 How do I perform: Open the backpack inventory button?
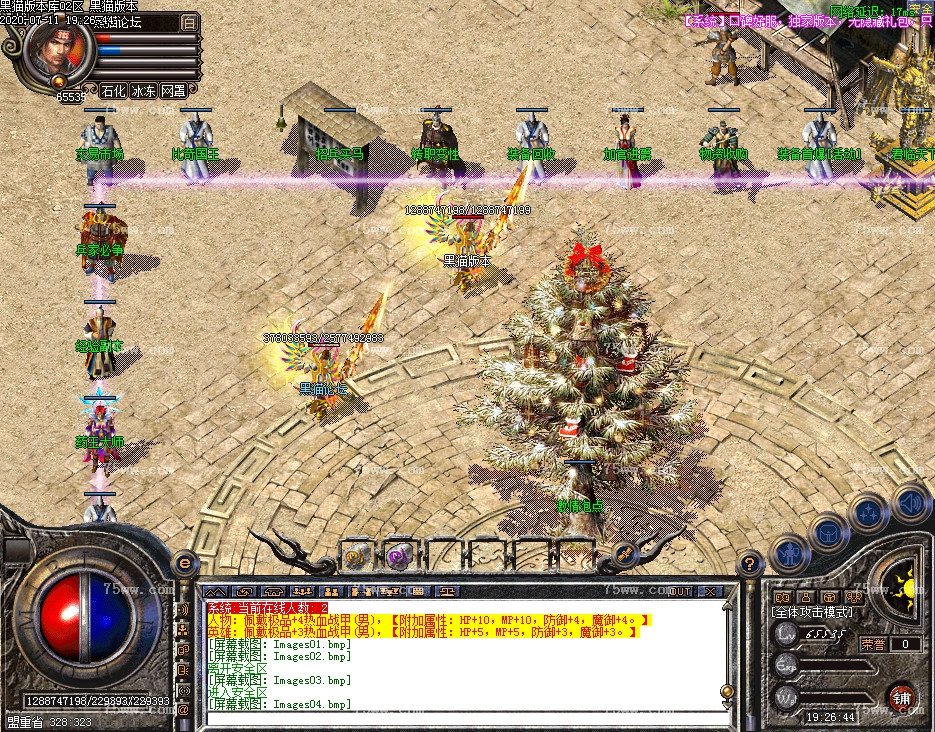[x=828, y=533]
